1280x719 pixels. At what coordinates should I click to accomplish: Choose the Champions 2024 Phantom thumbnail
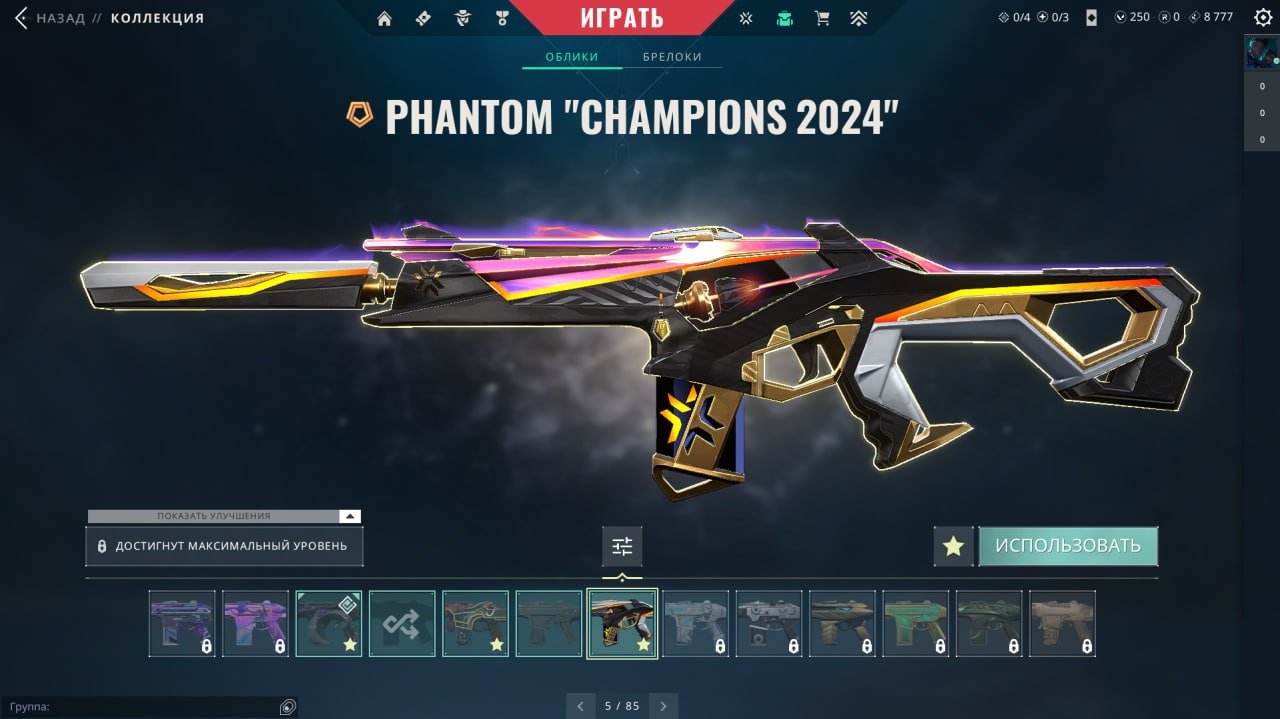[x=622, y=623]
